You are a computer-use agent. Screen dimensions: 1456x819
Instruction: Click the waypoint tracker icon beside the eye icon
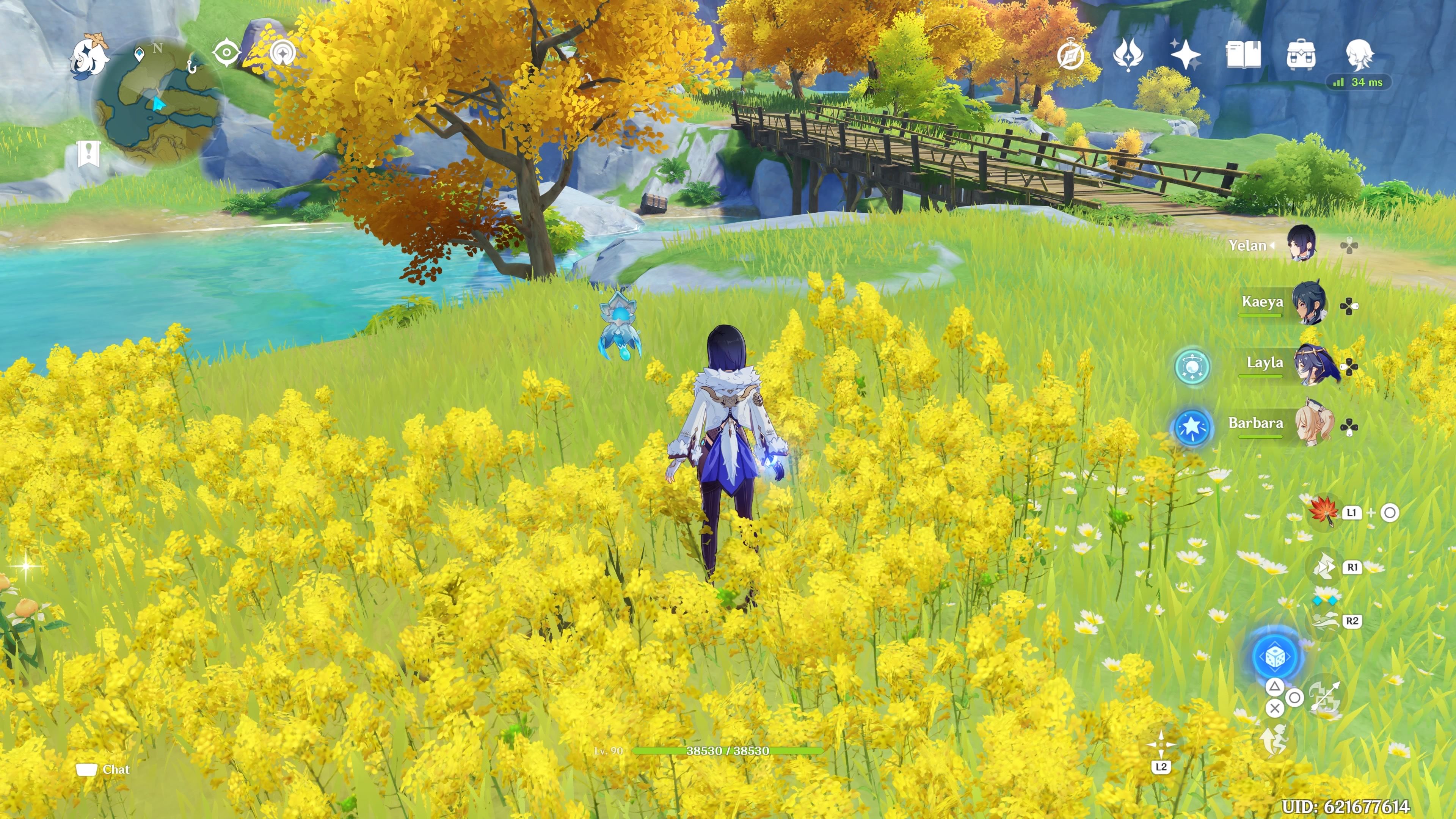pyautogui.click(x=282, y=52)
